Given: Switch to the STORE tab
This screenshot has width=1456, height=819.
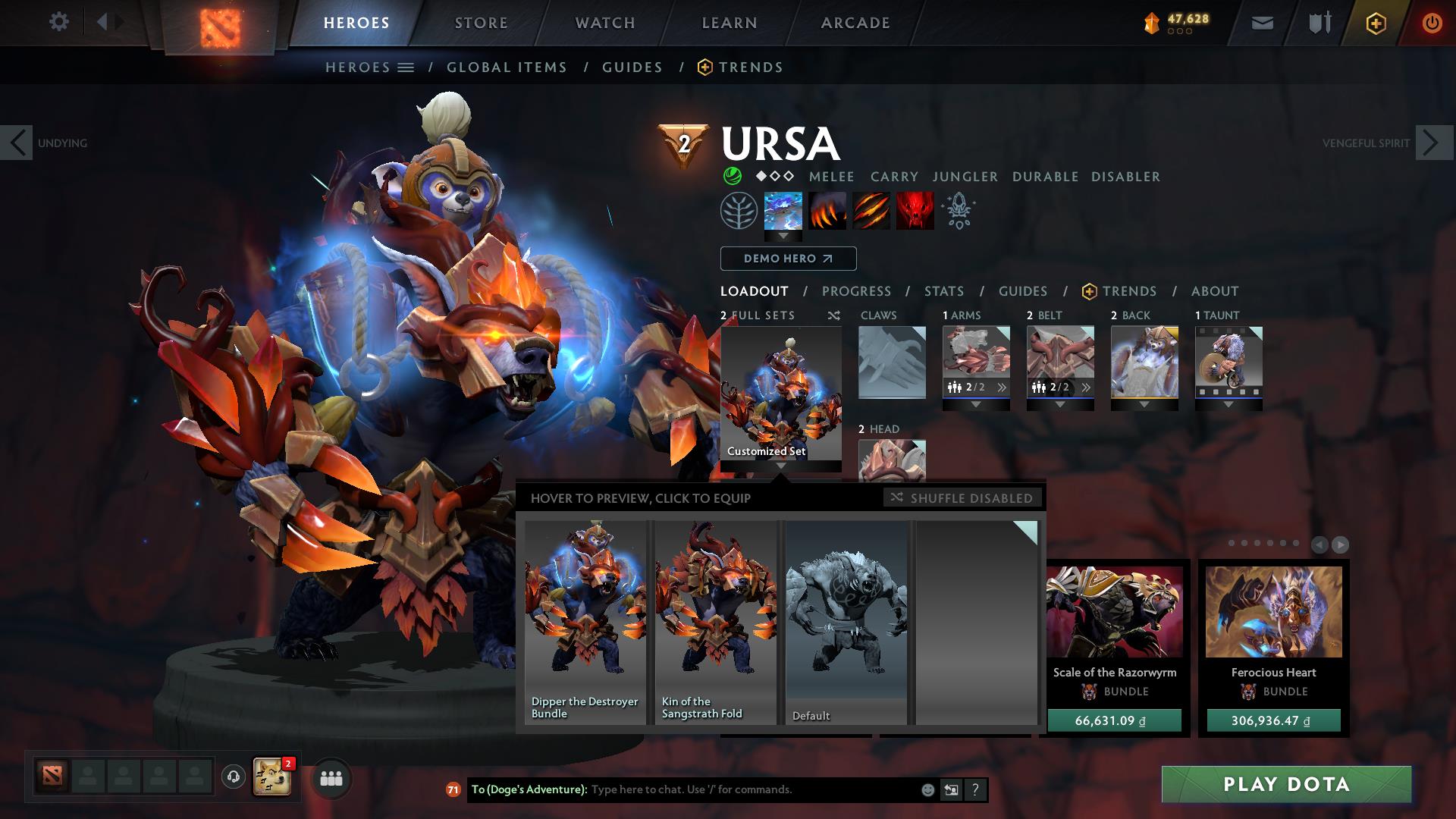Looking at the screenshot, I should tap(481, 23).
